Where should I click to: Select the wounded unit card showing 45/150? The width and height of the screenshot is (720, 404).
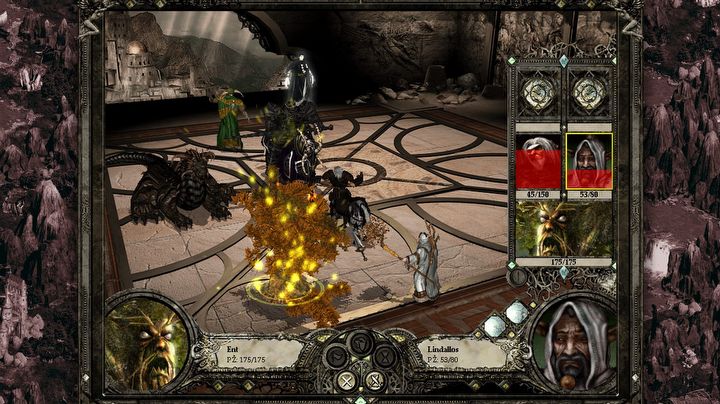(x=538, y=160)
